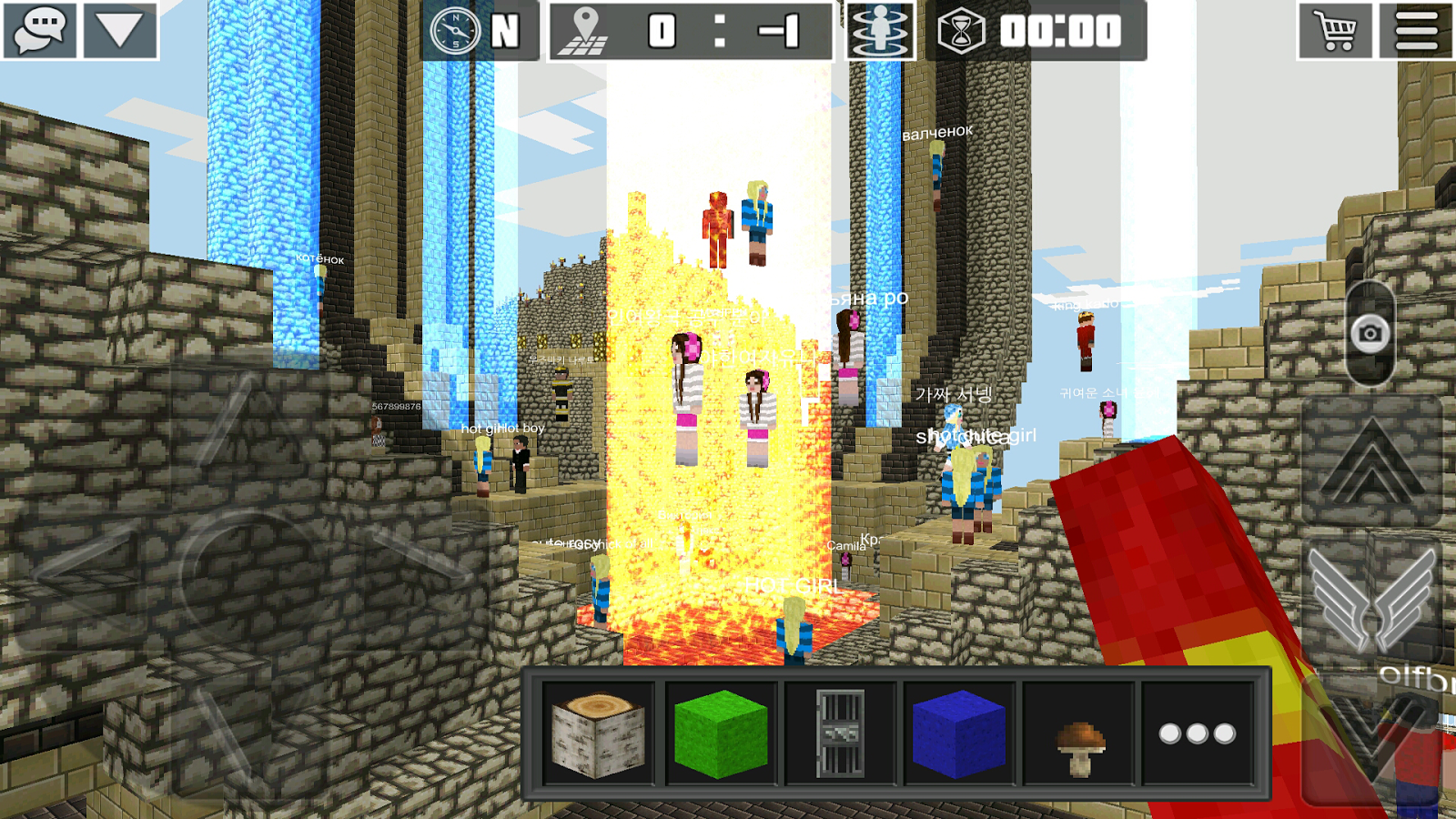Take a screenshot with camera button

[1370, 334]
